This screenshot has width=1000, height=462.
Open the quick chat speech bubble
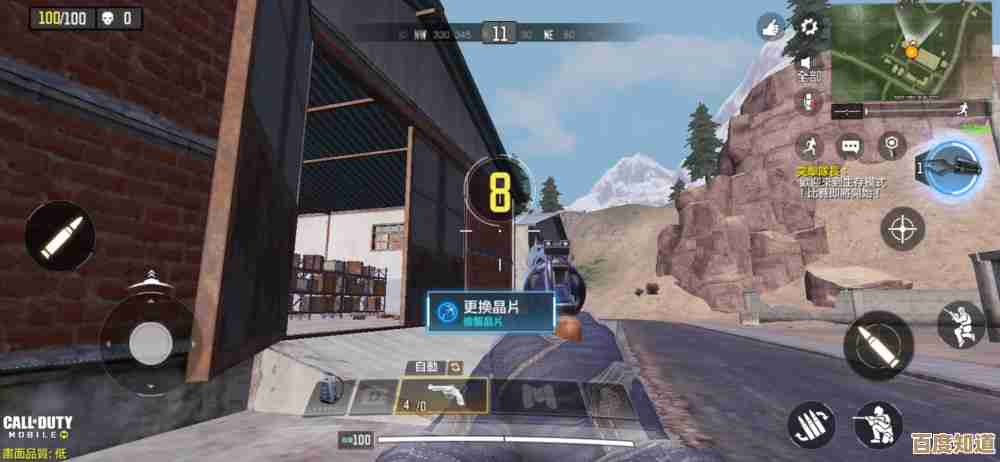850,146
